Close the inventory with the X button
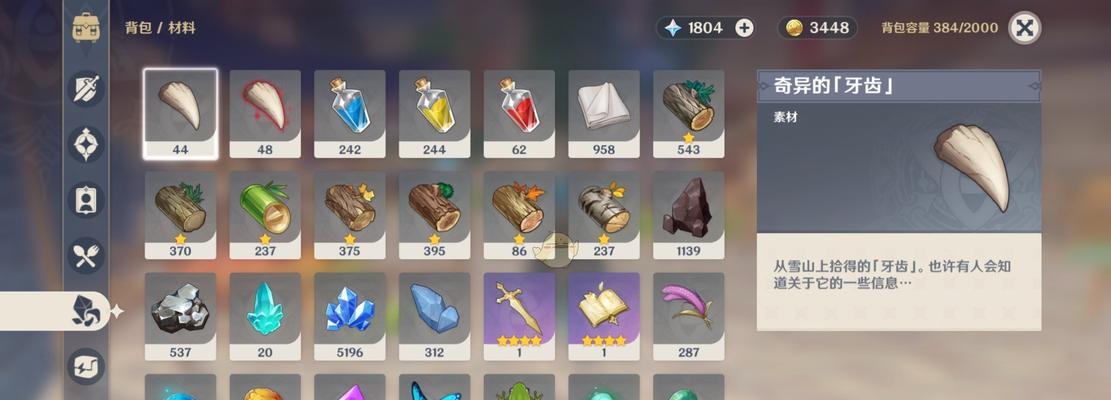Image resolution: width=1111 pixels, height=400 pixels. (1024, 27)
